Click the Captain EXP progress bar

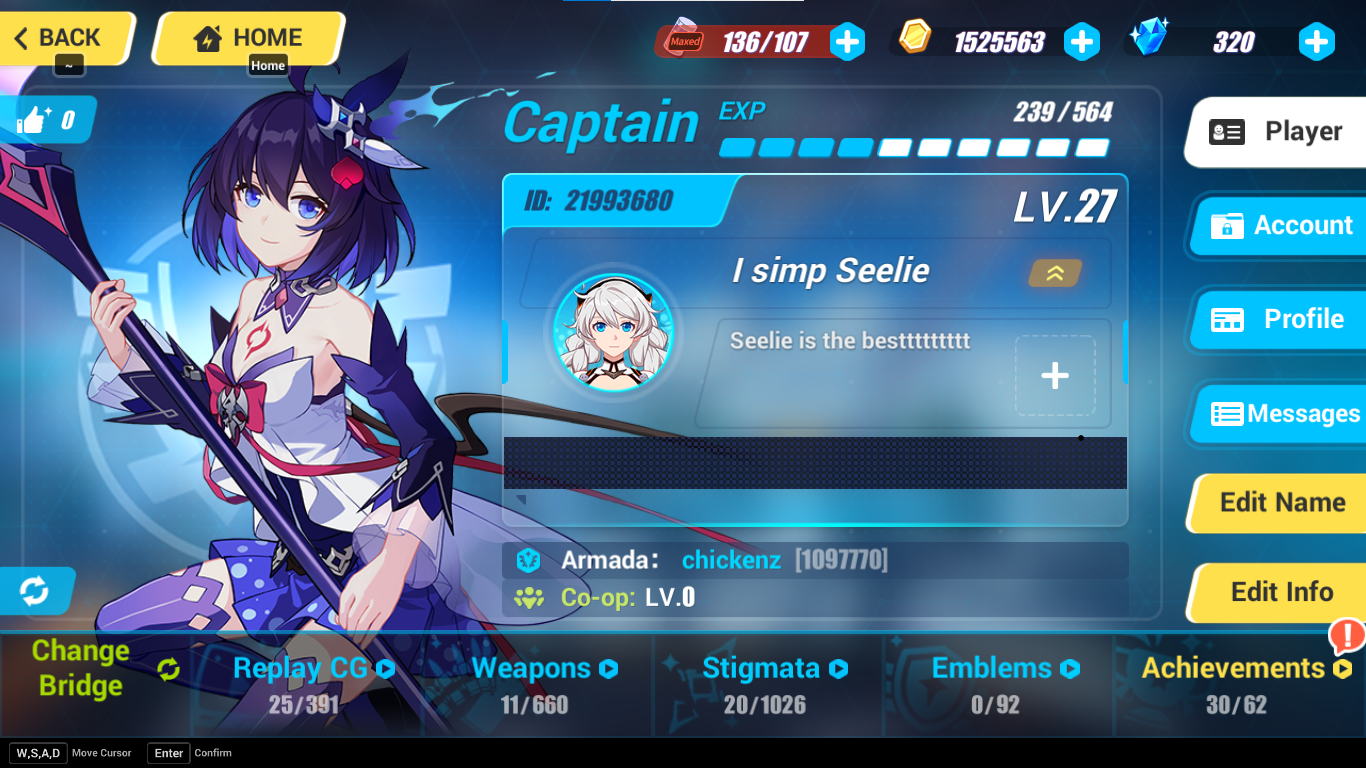click(x=913, y=147)
